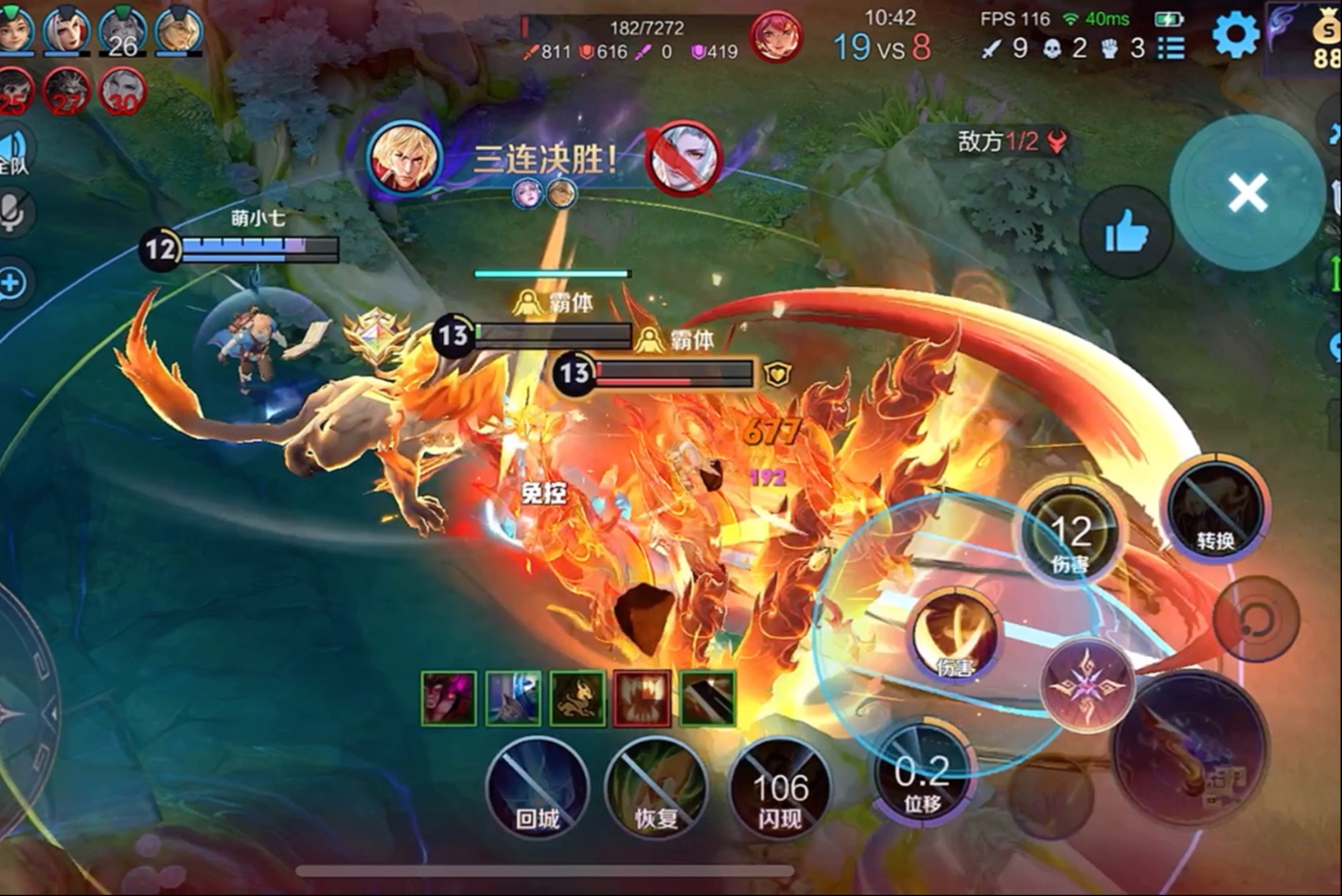Activate the pink star equipment skill
The image size is (1342, 896).
click(x=1086, y=684)
